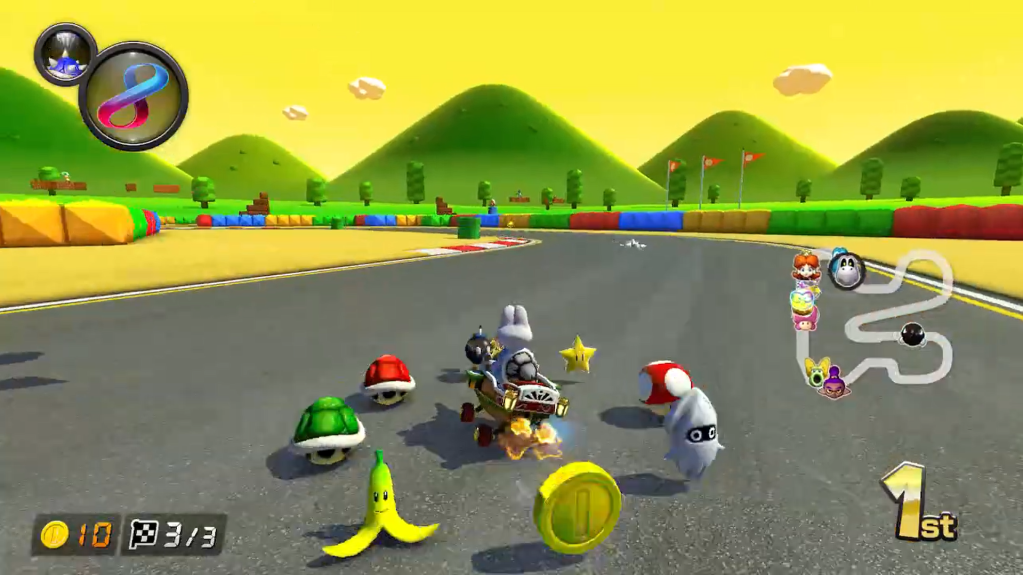Screen dimensions: 1023x575
Task: Select the Spiny Blue Shell reserve slot
Action: pos(65,53)
